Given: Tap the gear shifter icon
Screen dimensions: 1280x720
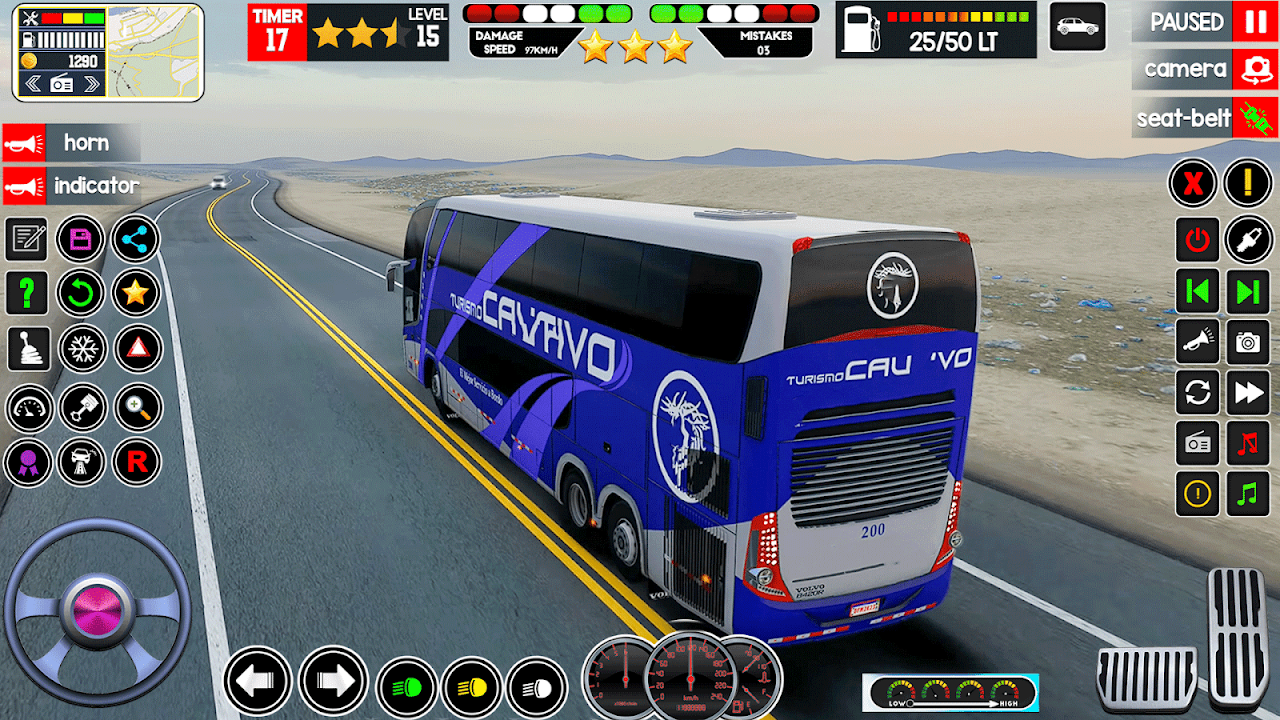Looking at the screenshot, I should (x=27, y=349).
